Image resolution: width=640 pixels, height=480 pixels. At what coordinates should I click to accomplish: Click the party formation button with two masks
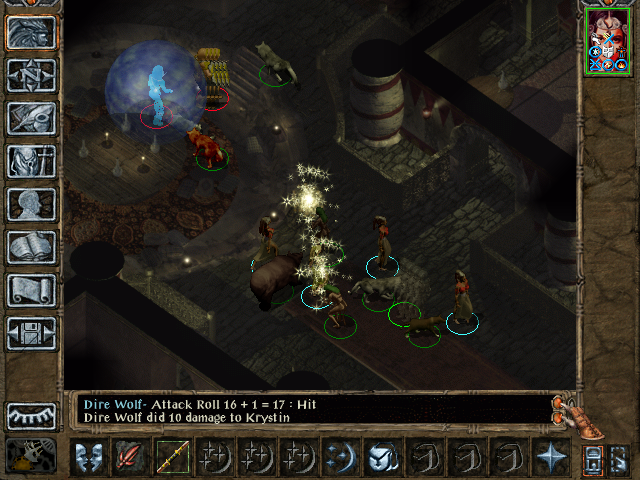tap(87, 457)
